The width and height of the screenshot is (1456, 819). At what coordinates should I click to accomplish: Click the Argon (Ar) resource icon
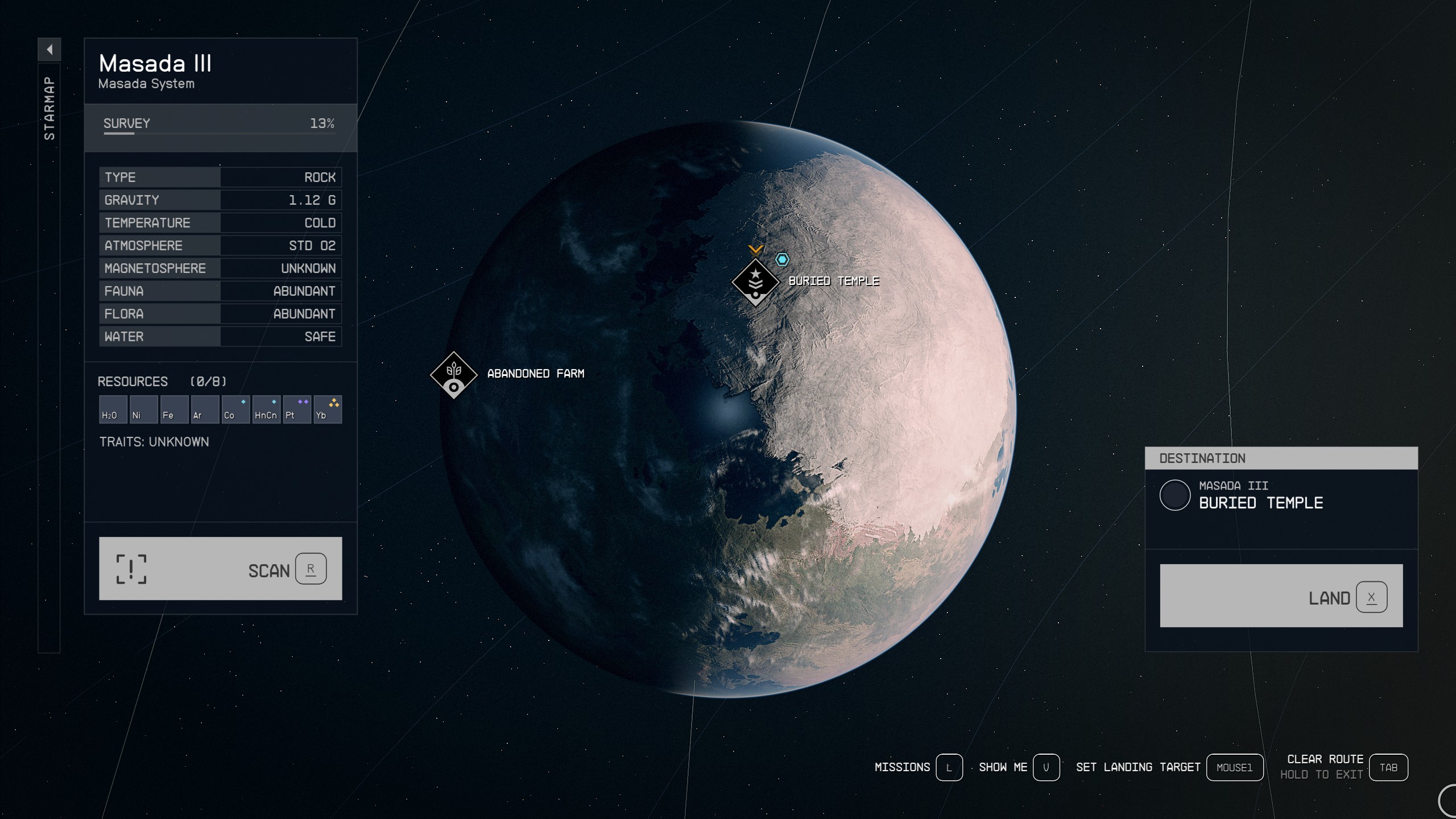click(205, 409)
